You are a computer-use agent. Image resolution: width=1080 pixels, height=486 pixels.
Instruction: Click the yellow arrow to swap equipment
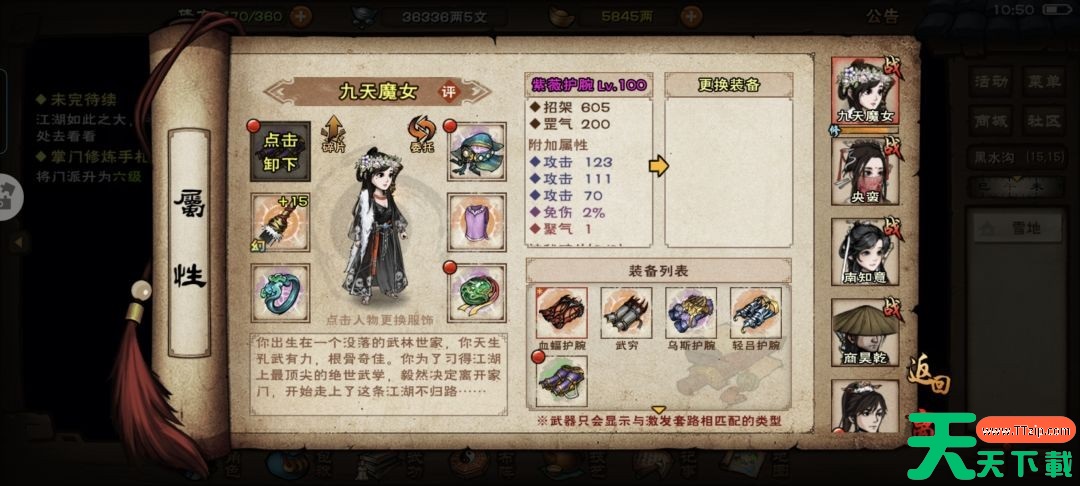click(x=658, y=166)
